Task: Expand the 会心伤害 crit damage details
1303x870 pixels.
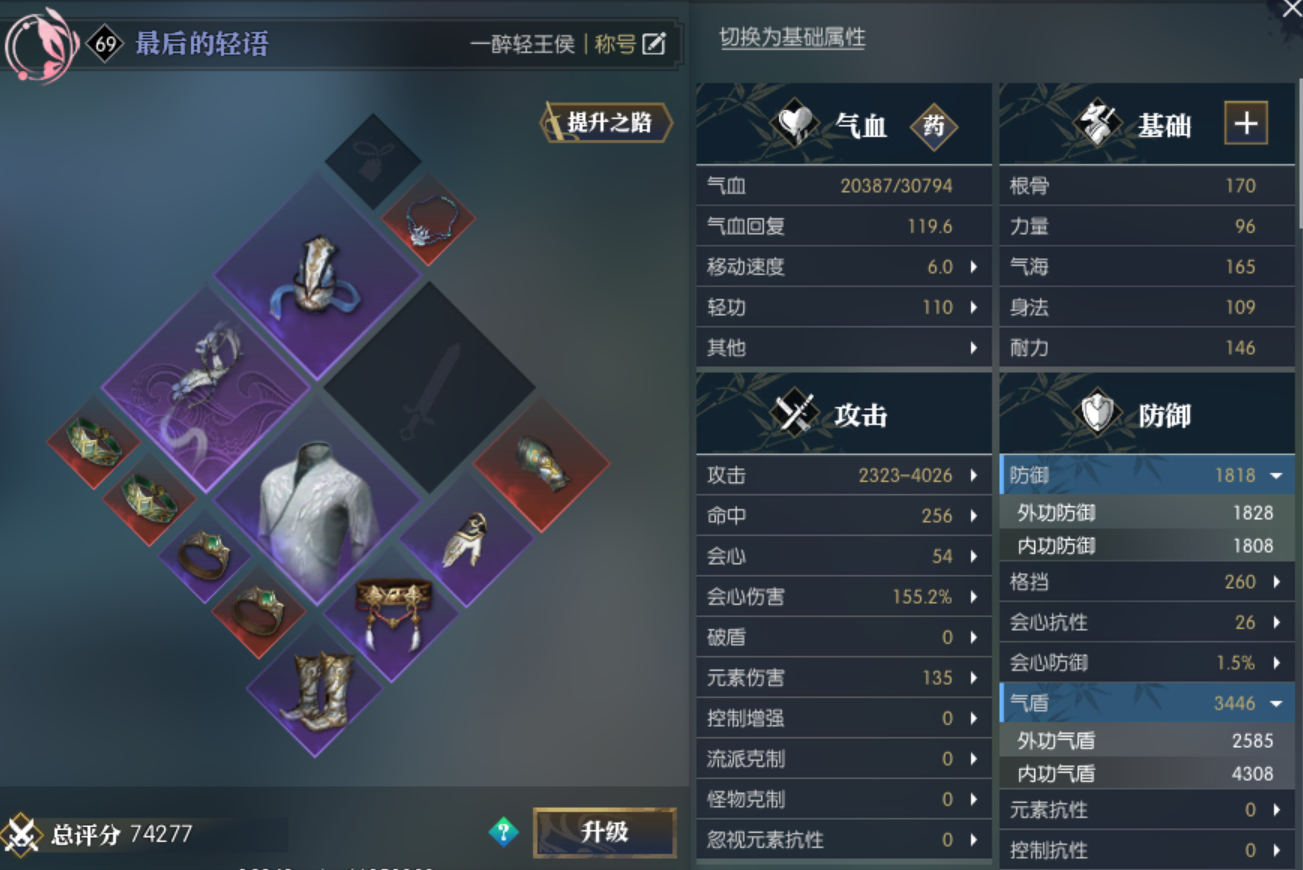Action: 974,597
